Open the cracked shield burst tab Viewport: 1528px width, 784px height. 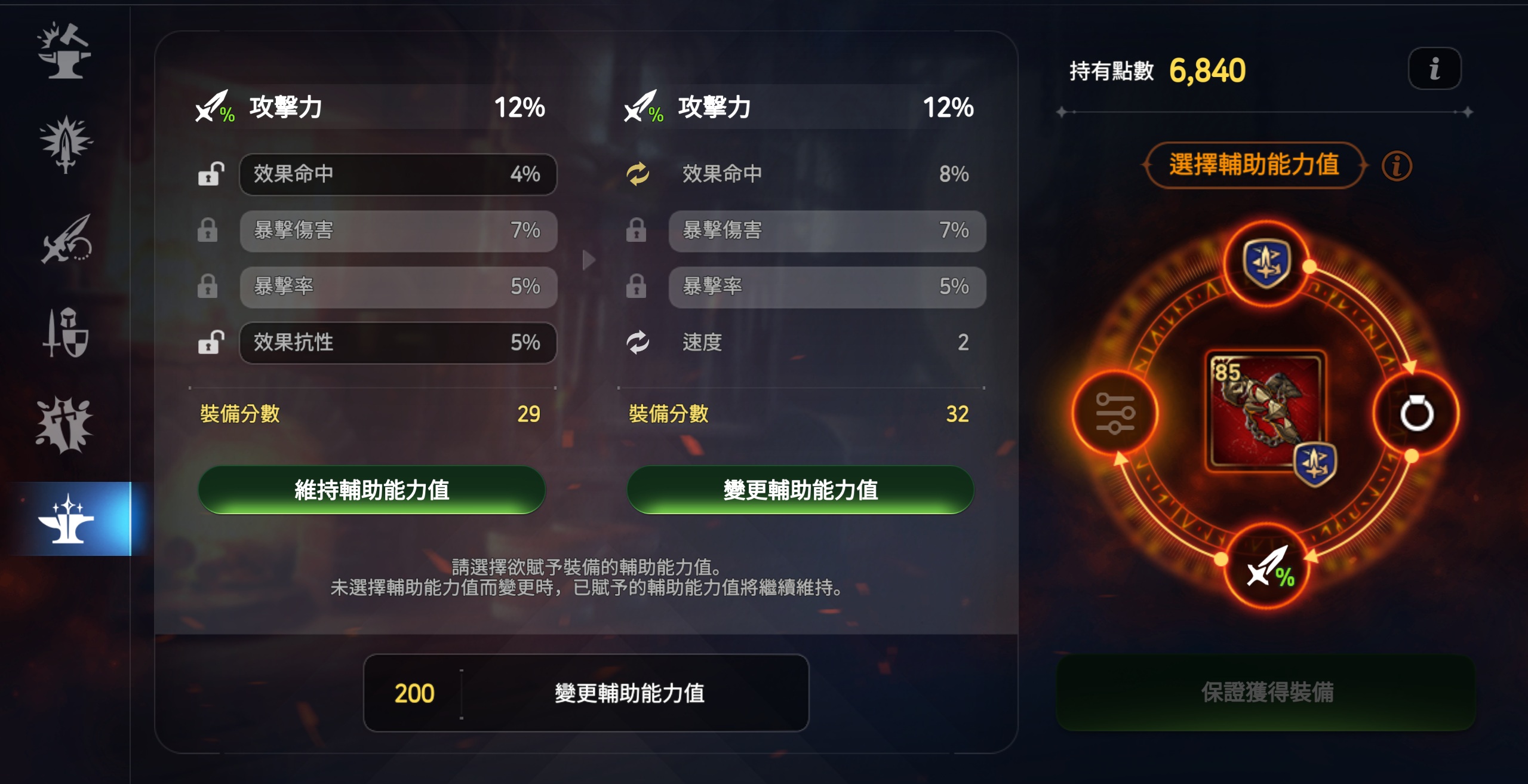64,425
